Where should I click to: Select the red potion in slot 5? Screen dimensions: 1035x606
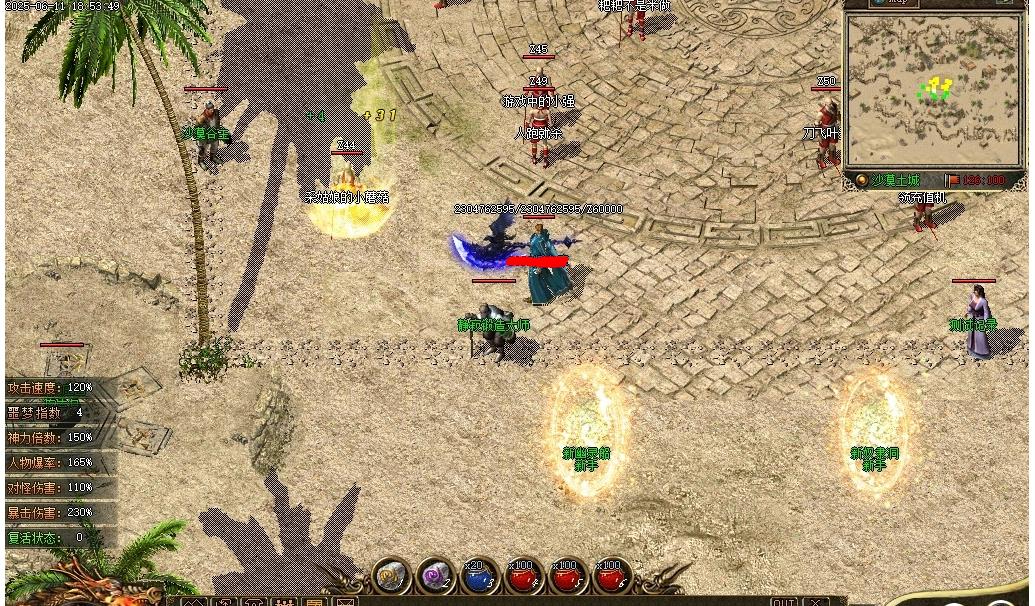tap(569, 577)
